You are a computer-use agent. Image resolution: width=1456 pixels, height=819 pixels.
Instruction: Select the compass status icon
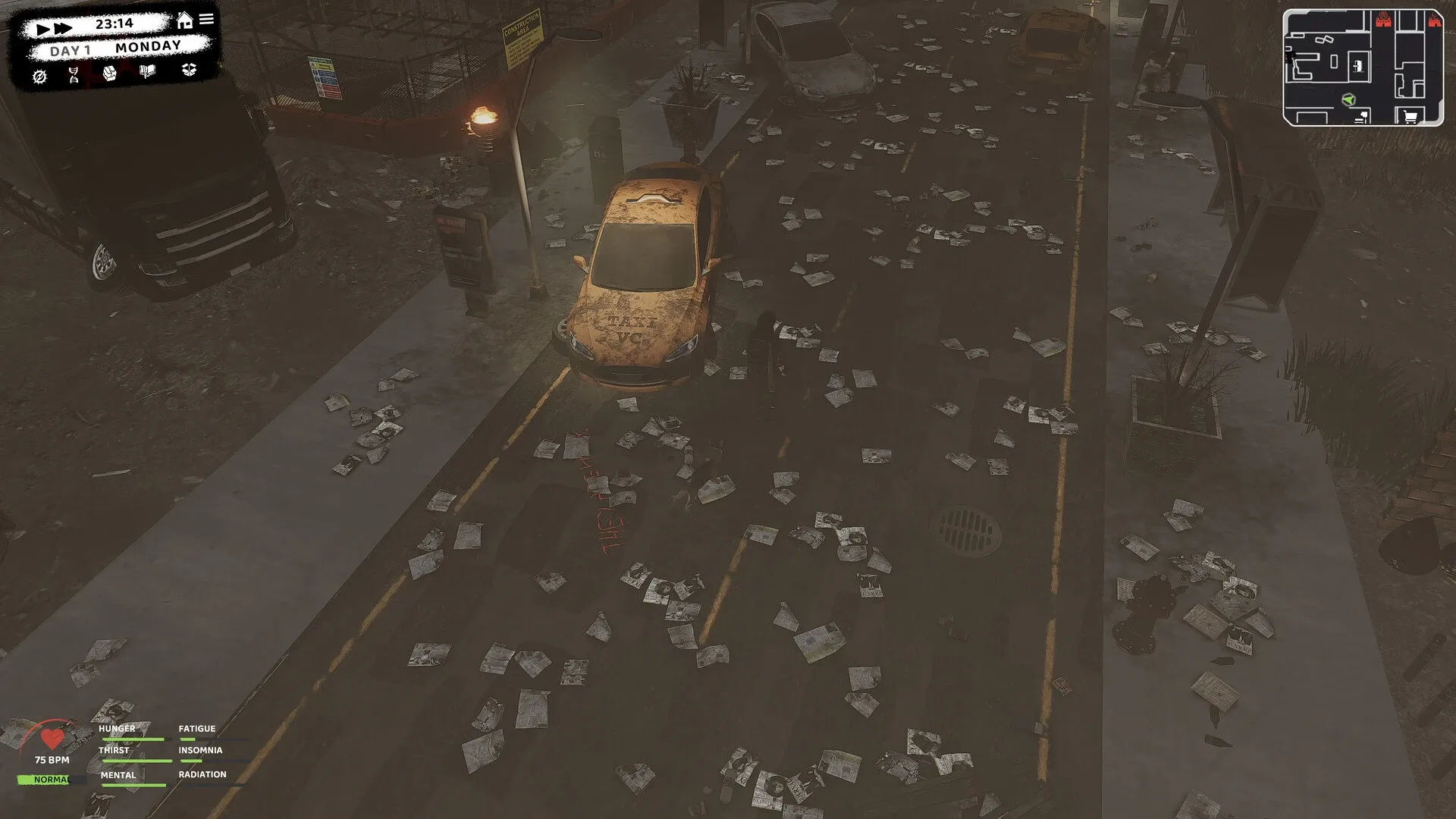point(41,76)
